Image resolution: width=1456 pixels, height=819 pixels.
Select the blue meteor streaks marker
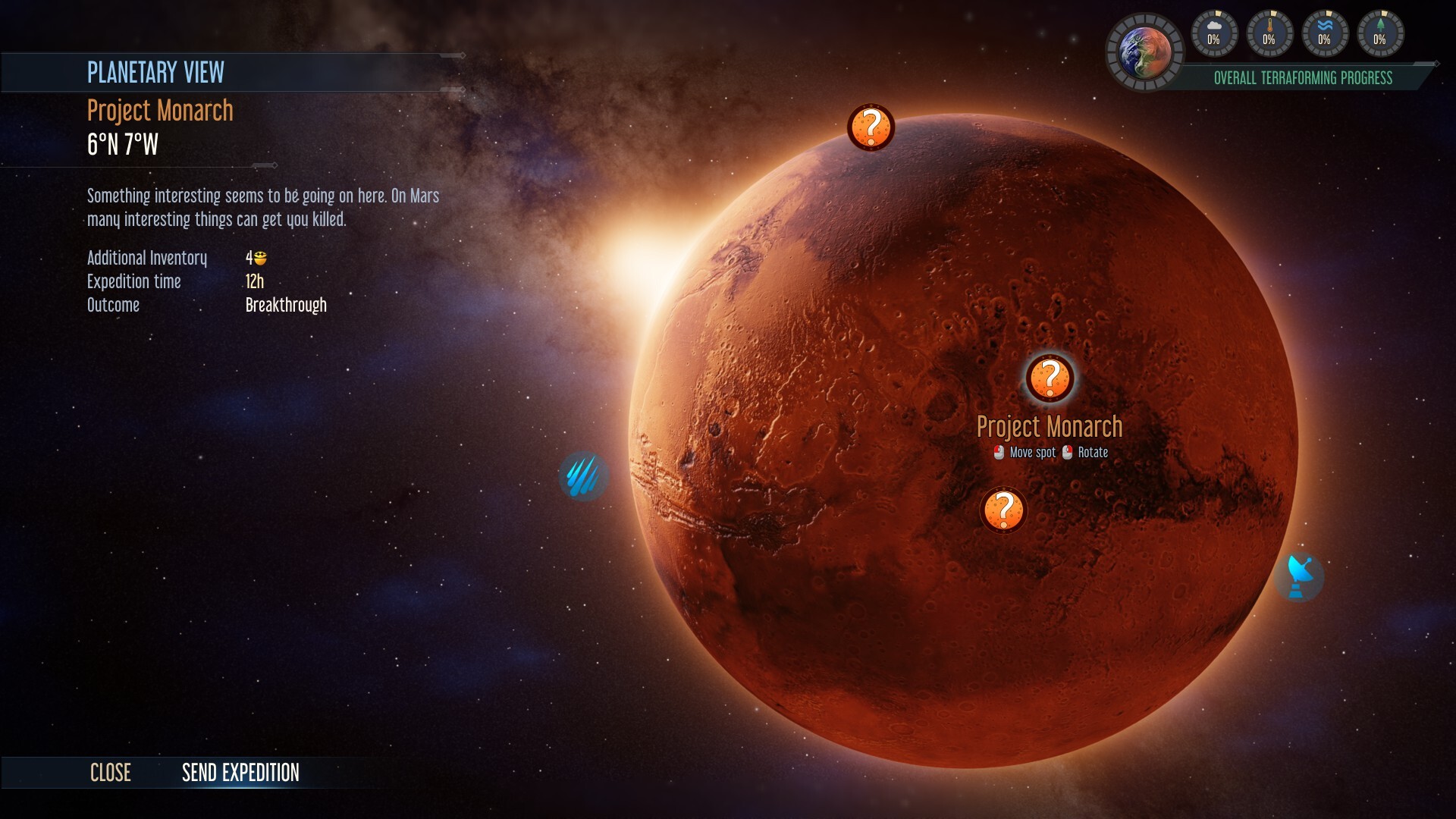coord(583,476)
